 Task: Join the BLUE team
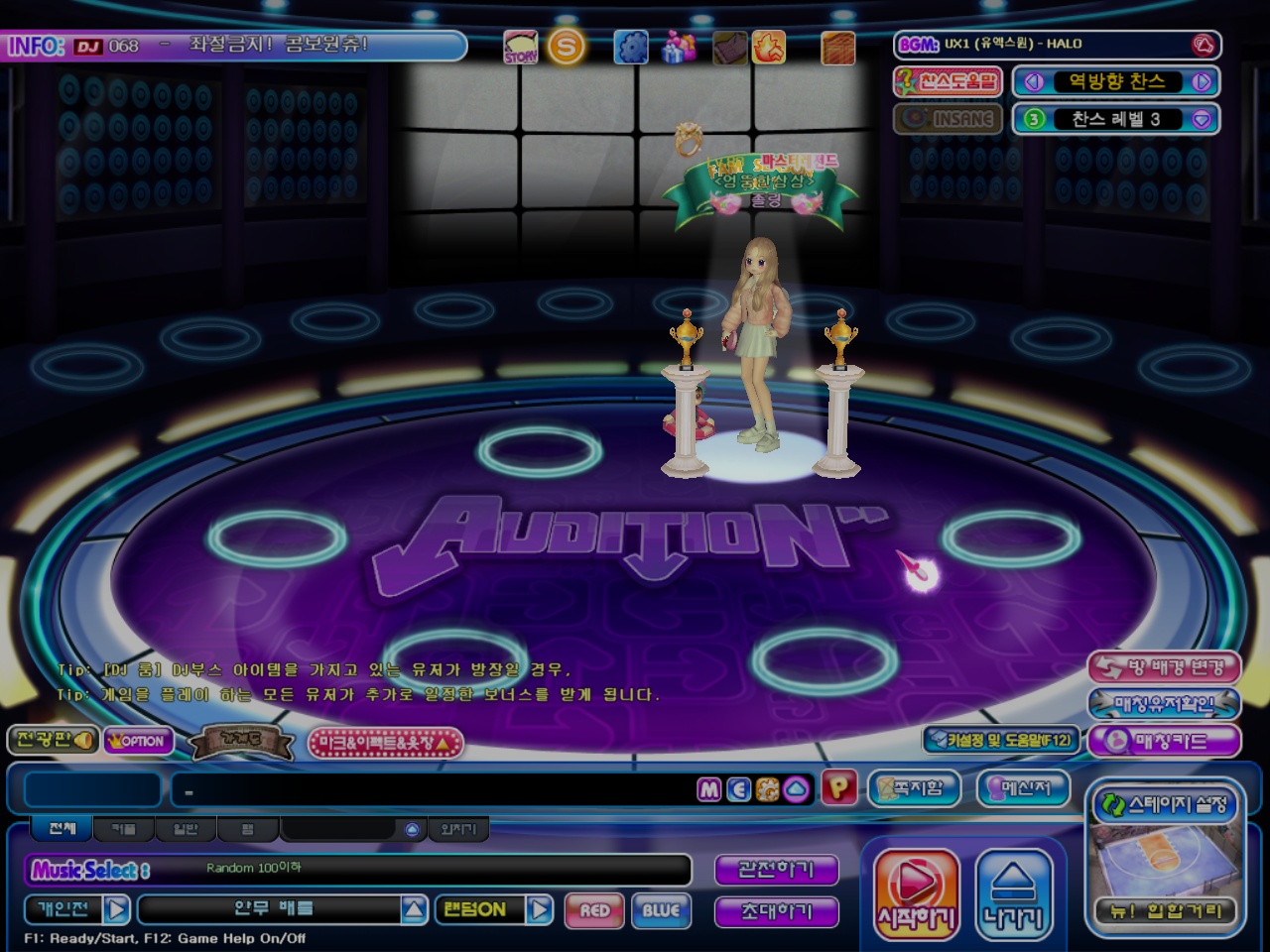[x=661, y=910]
